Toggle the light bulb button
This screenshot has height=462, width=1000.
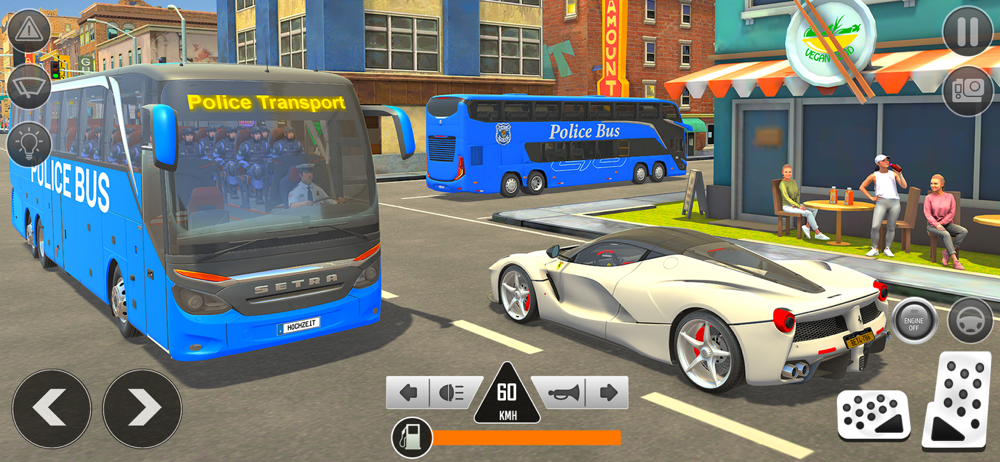coord(30,143)
